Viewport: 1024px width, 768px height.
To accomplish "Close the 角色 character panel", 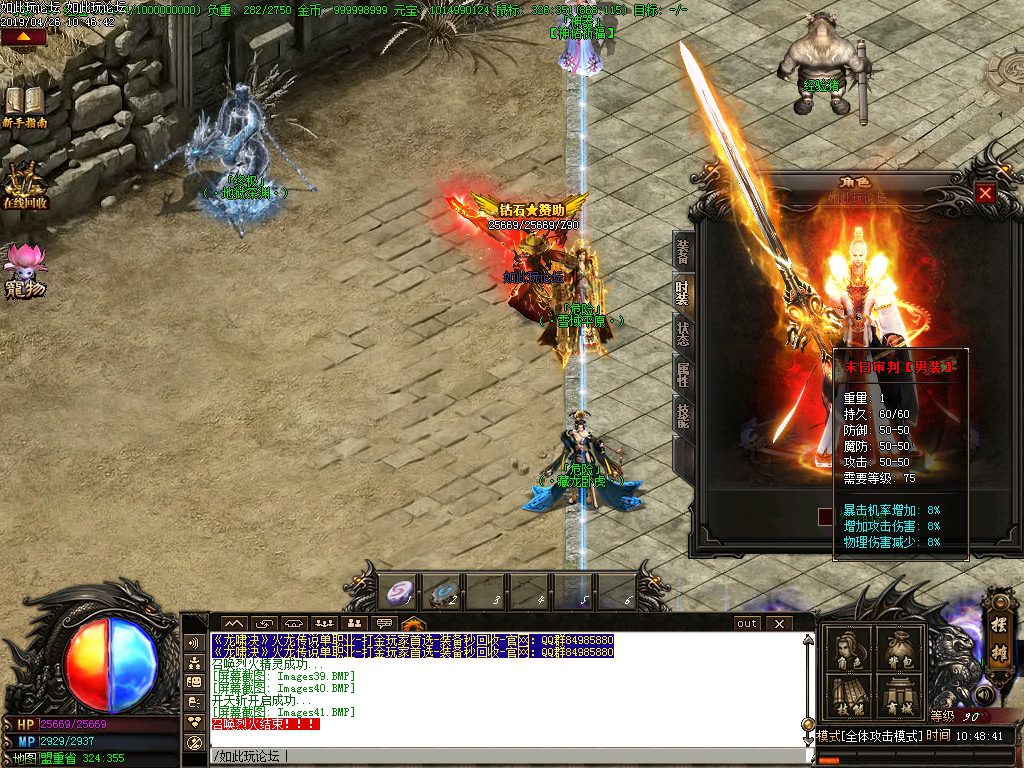I will coord(986,193).
